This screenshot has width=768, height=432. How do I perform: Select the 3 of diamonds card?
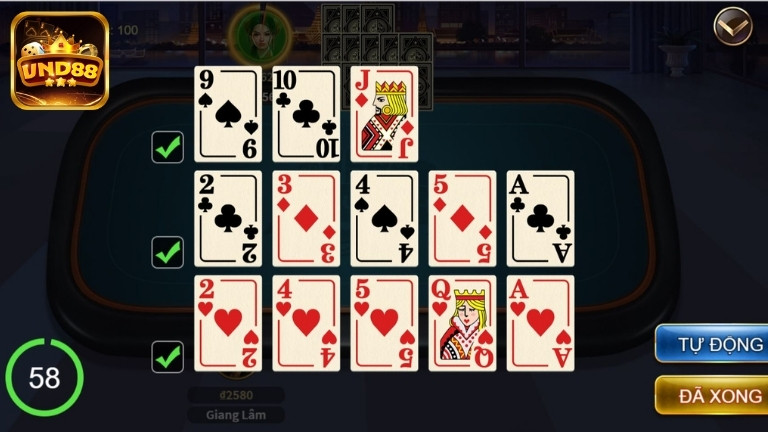306,218
